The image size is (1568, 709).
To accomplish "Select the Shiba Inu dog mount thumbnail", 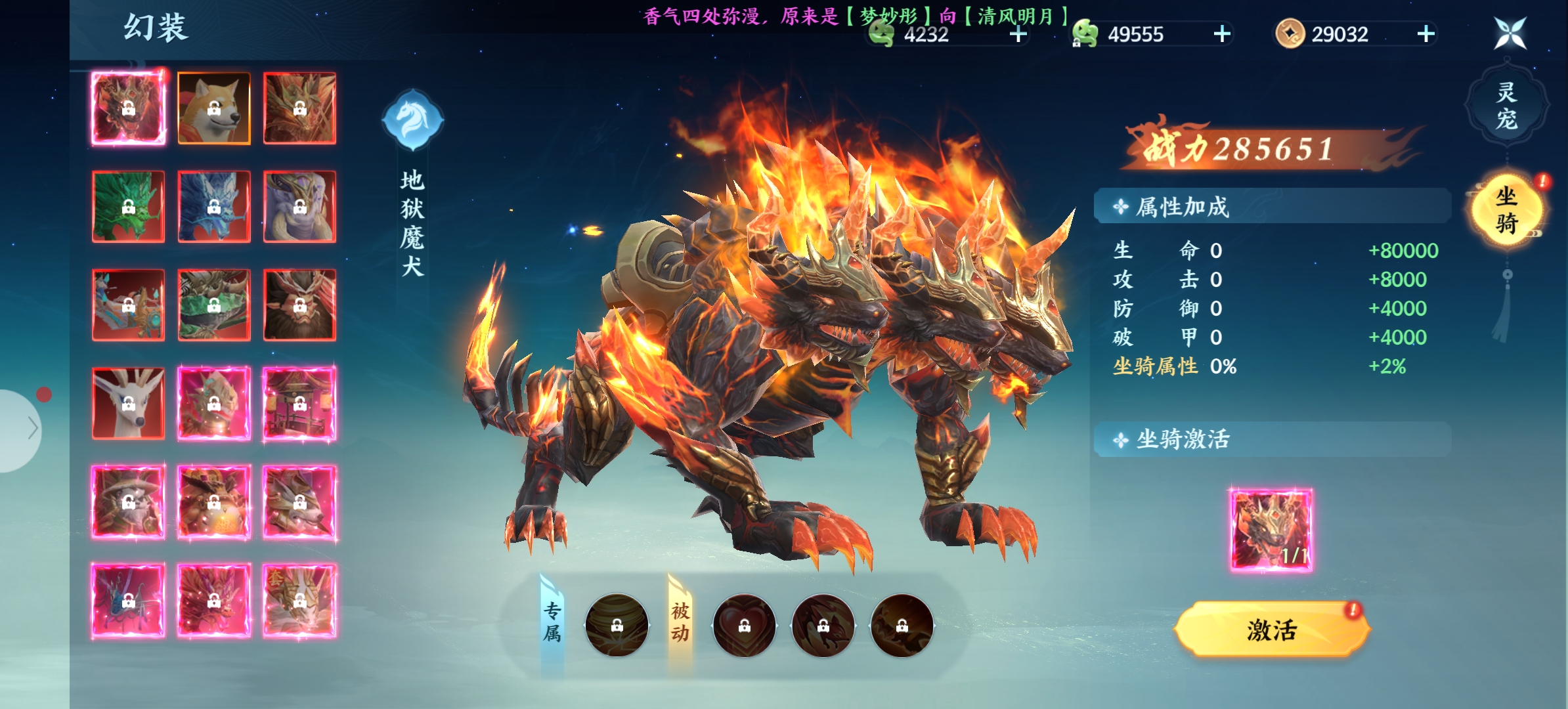I will pos(214,108).
